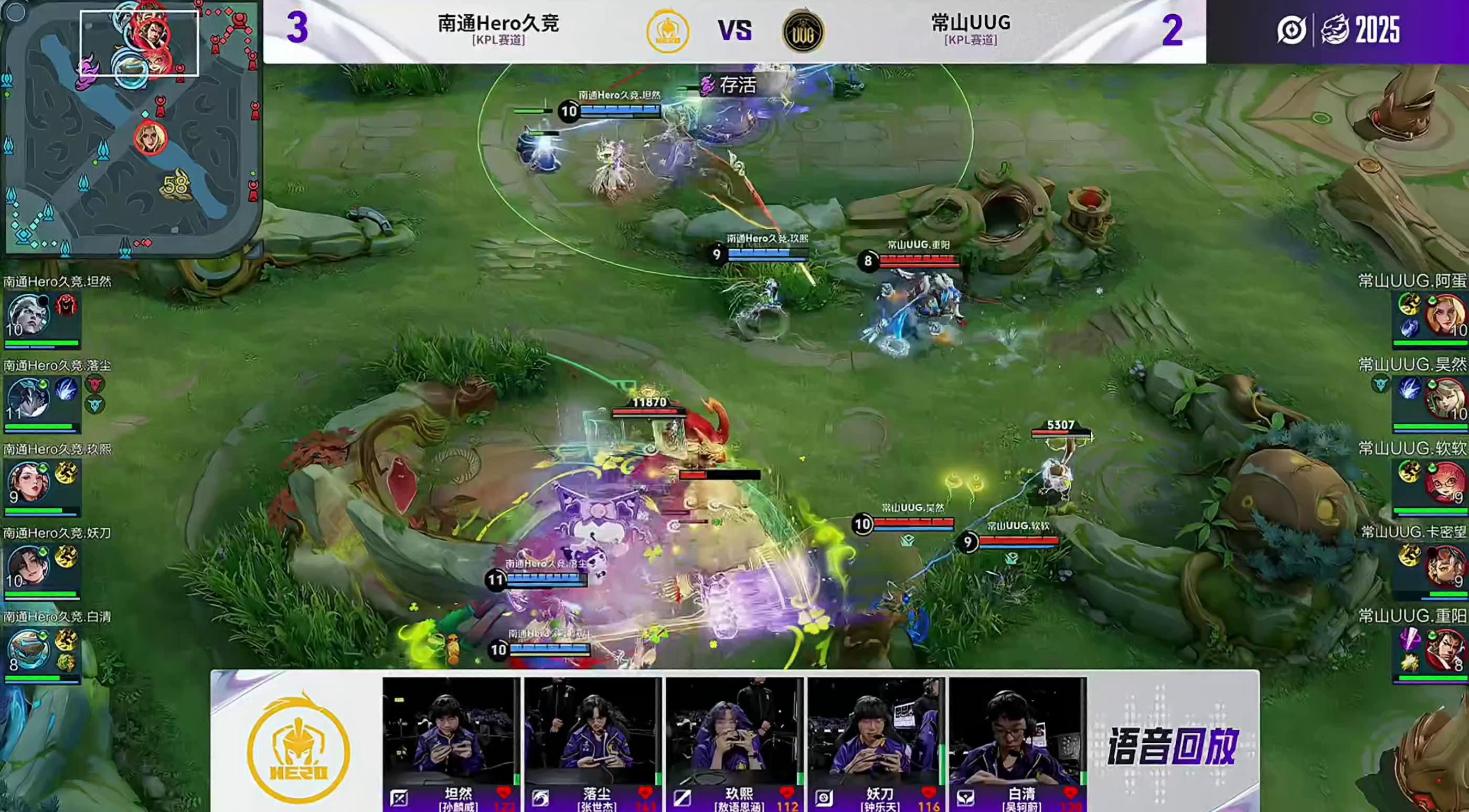
Task: Select 落尘's hero portrait in the left team list
Action: 28,399
